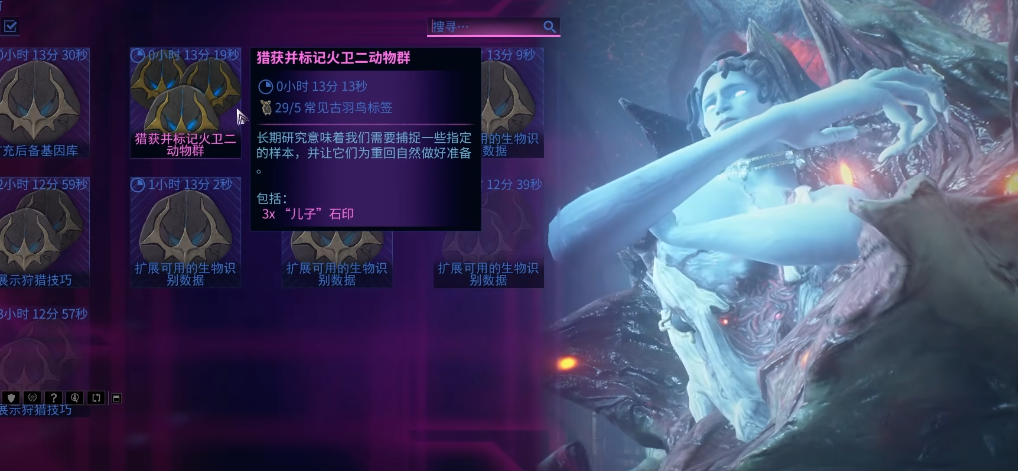1018x471 pixels.
Task: Open the question mark help icon
Action: point(55,398)
